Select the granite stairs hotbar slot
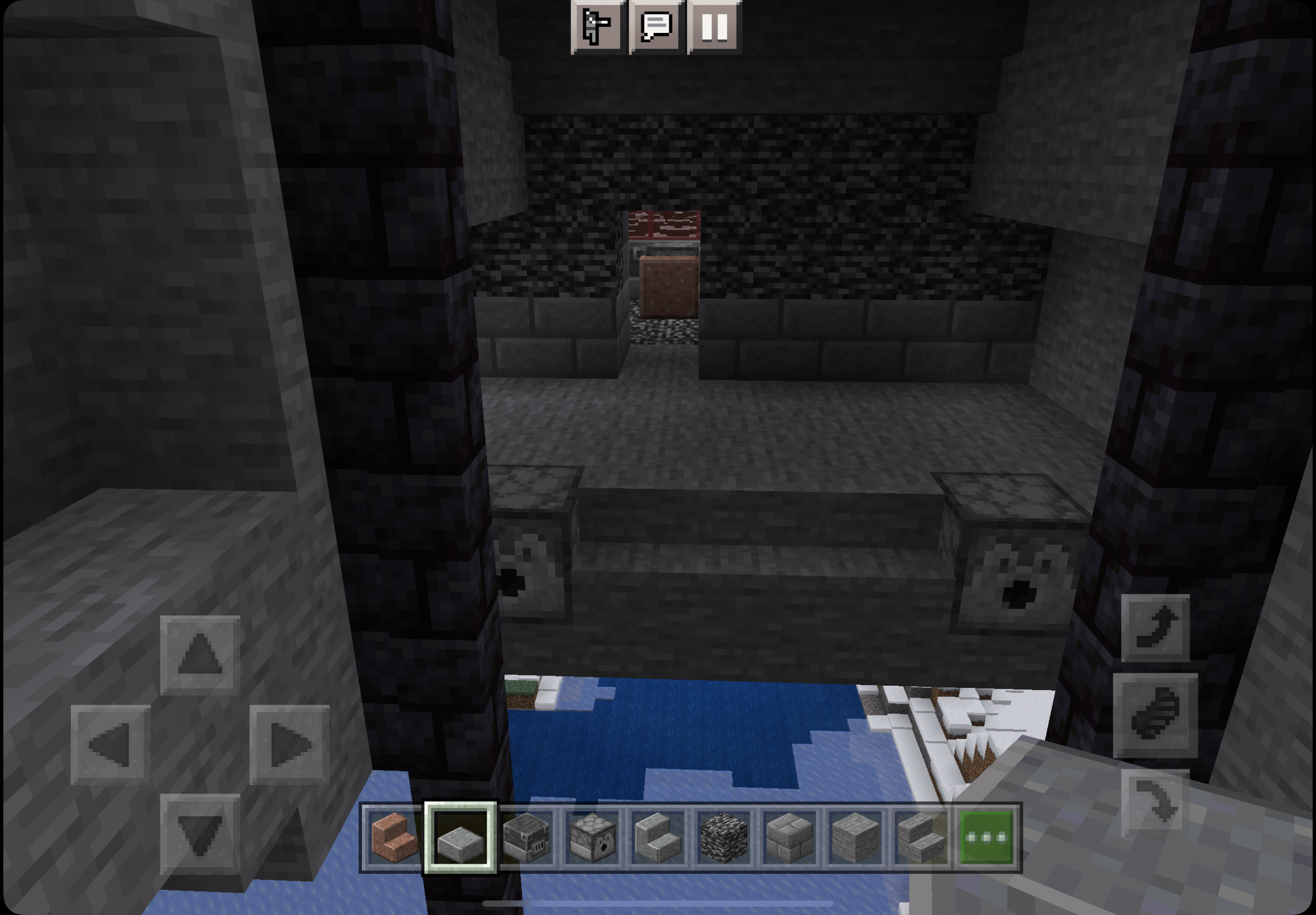 [394, 837]
